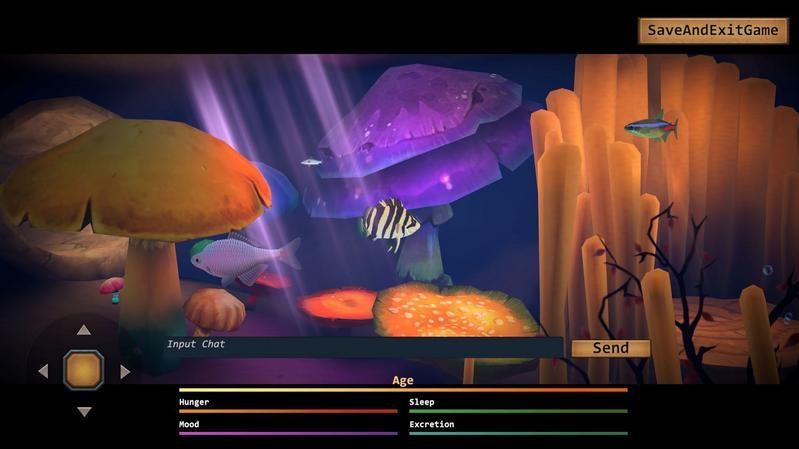Image resolution: width=799 pixels, height=449 pixels.
Task: Tap the right arrow on the d-pad
Action: coord(125,371)
